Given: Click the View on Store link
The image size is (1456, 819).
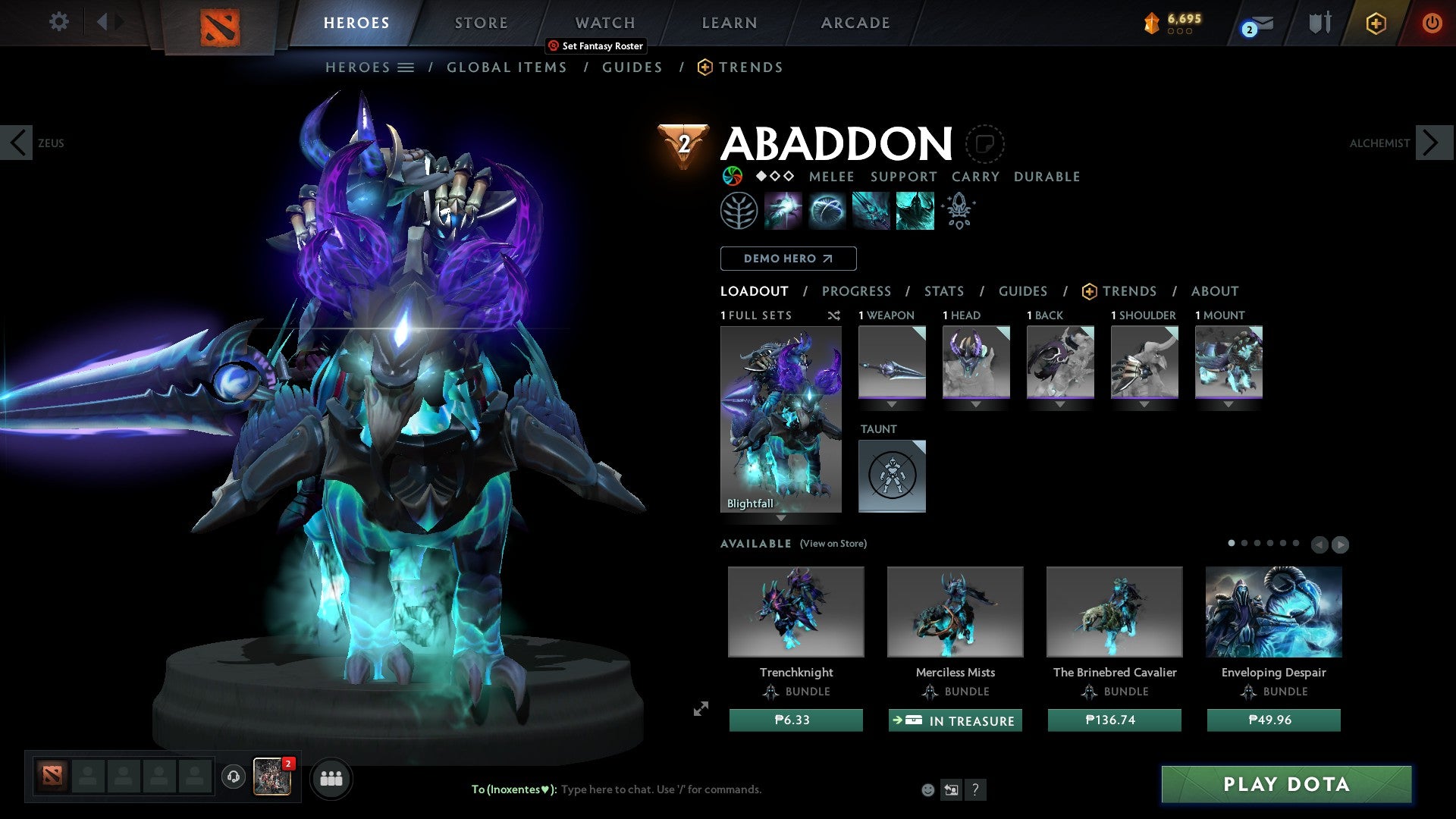Looking at the screenshot, I should point(833,544).
